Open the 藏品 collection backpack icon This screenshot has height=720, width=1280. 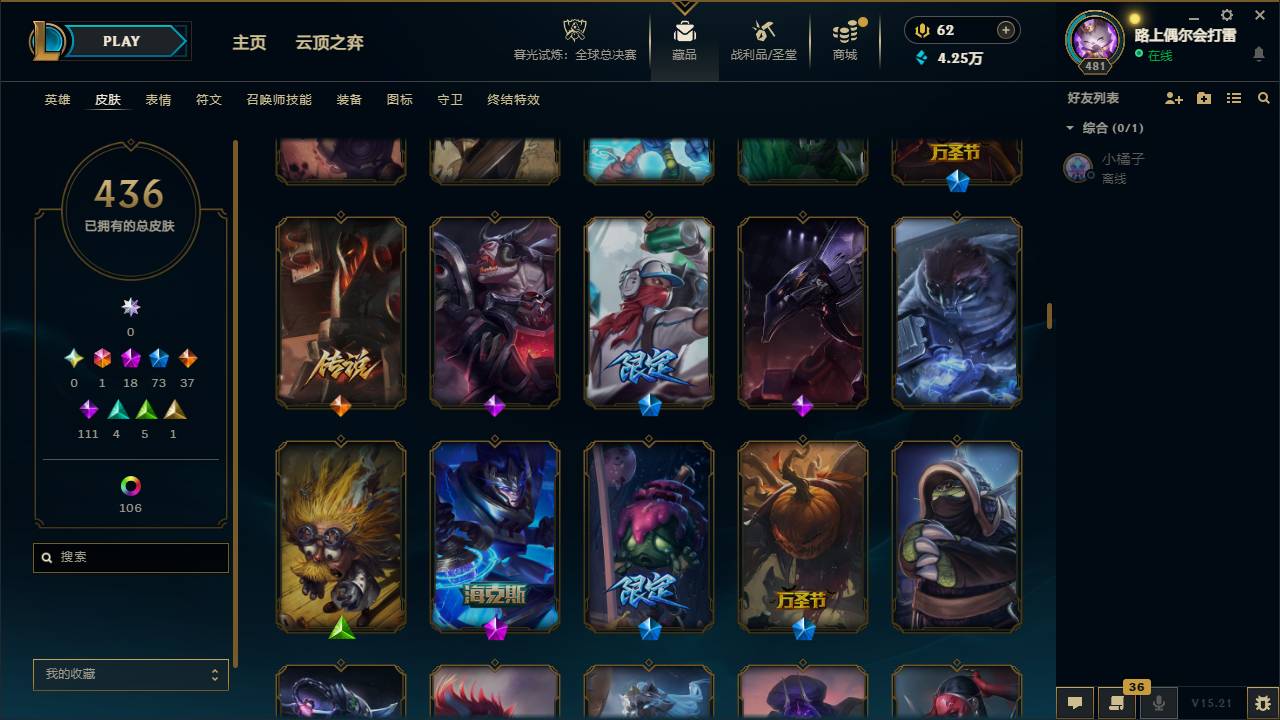pyautogui.click(x=684, y=31)
